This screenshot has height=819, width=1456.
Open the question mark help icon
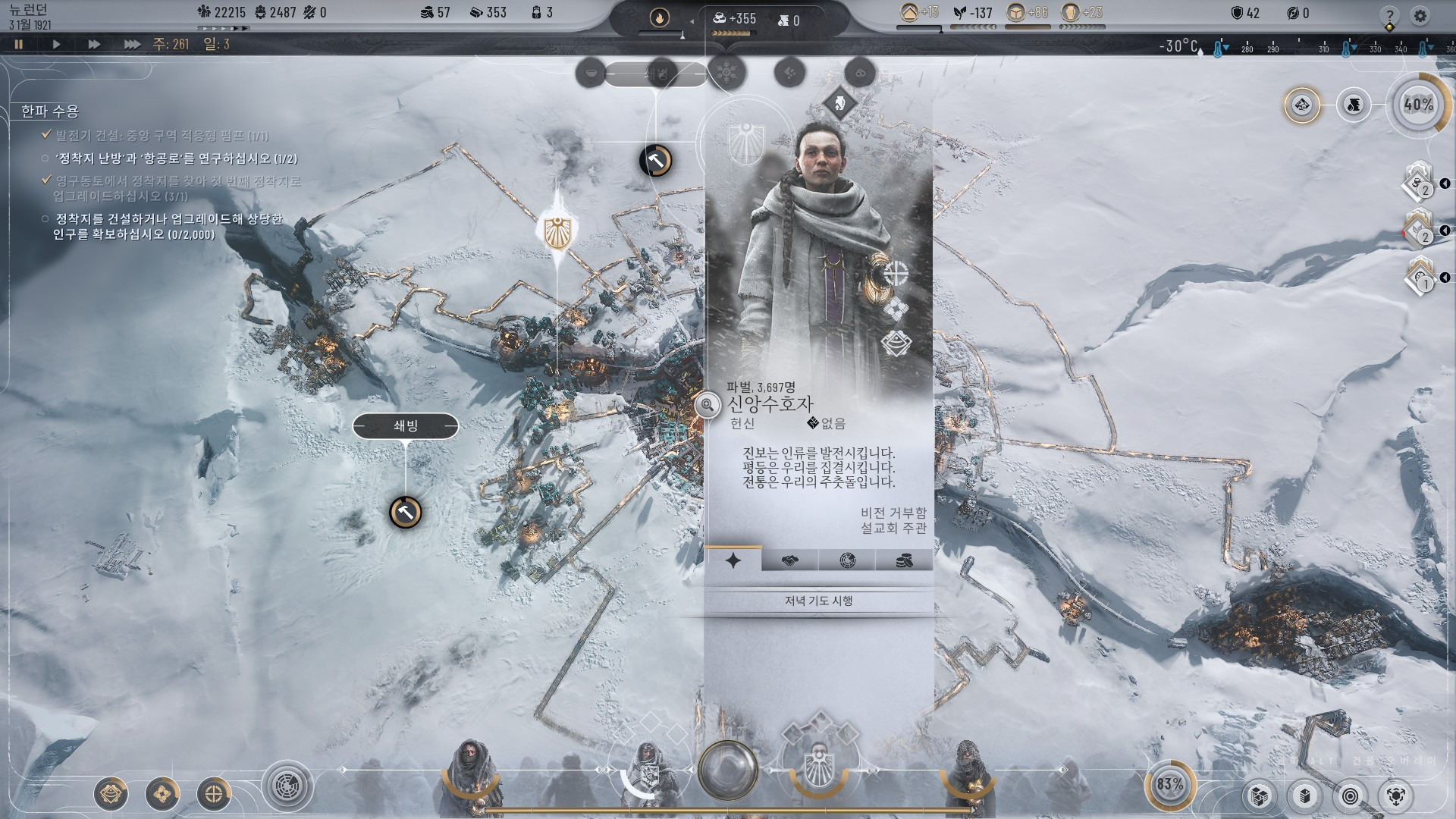(1389, 15)
